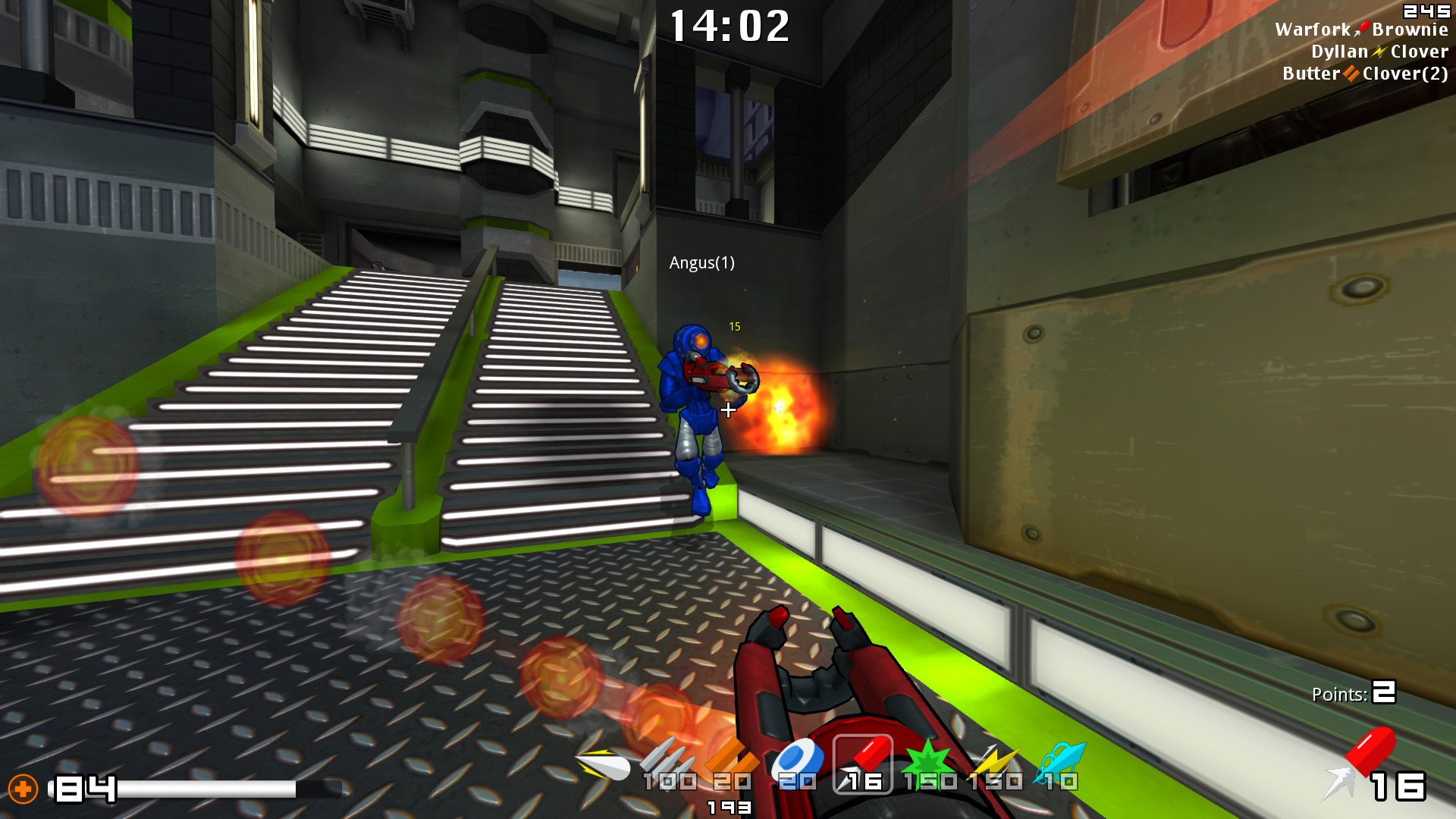The height and width of the screenshot is (819, 1456).
Task: Click the crosshair at screen center
Action: coord(727,409)
